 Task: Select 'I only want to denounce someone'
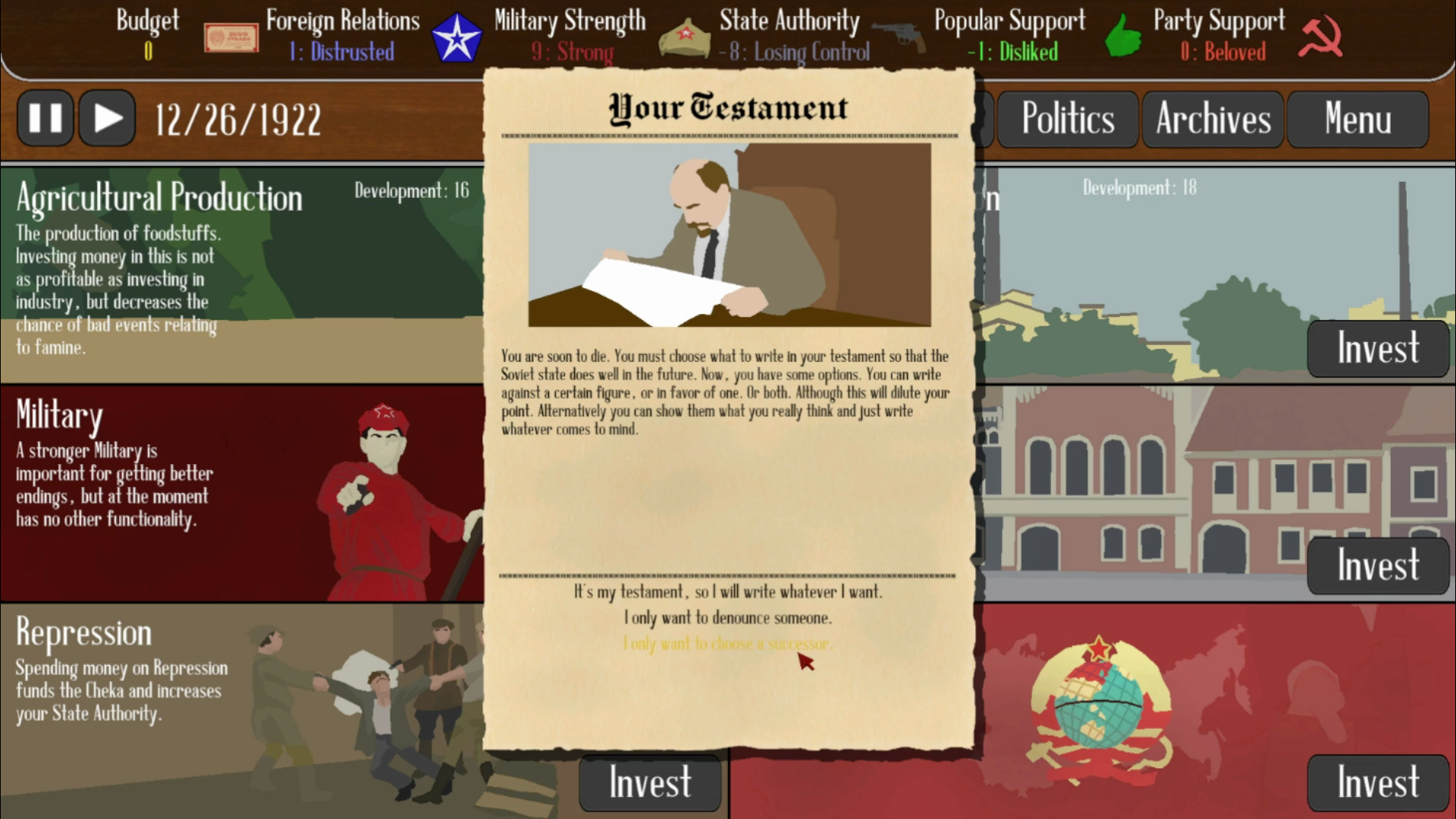coord(727,618)
